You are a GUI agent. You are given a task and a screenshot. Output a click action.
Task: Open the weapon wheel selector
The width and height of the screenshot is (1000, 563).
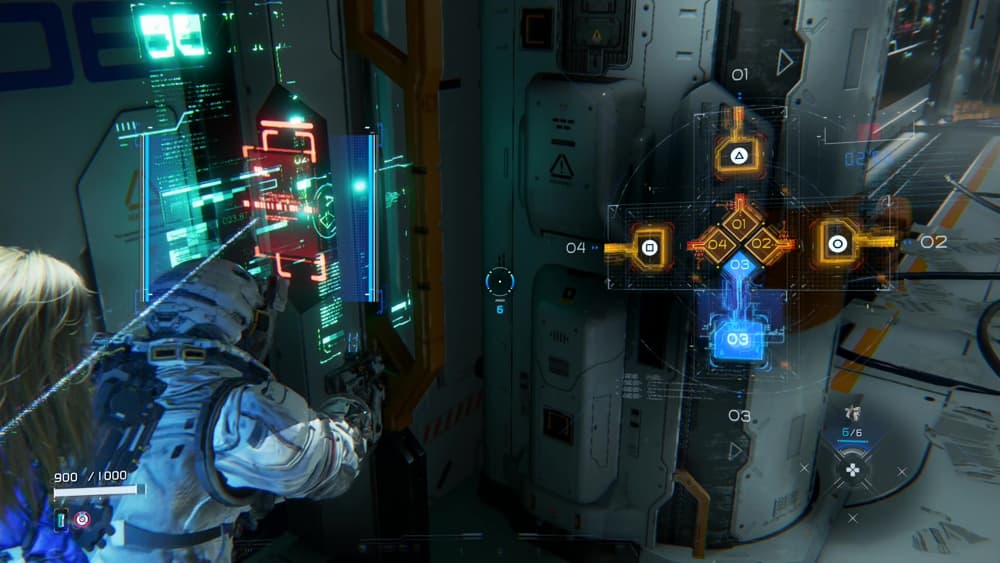click(x=851, y=468)
